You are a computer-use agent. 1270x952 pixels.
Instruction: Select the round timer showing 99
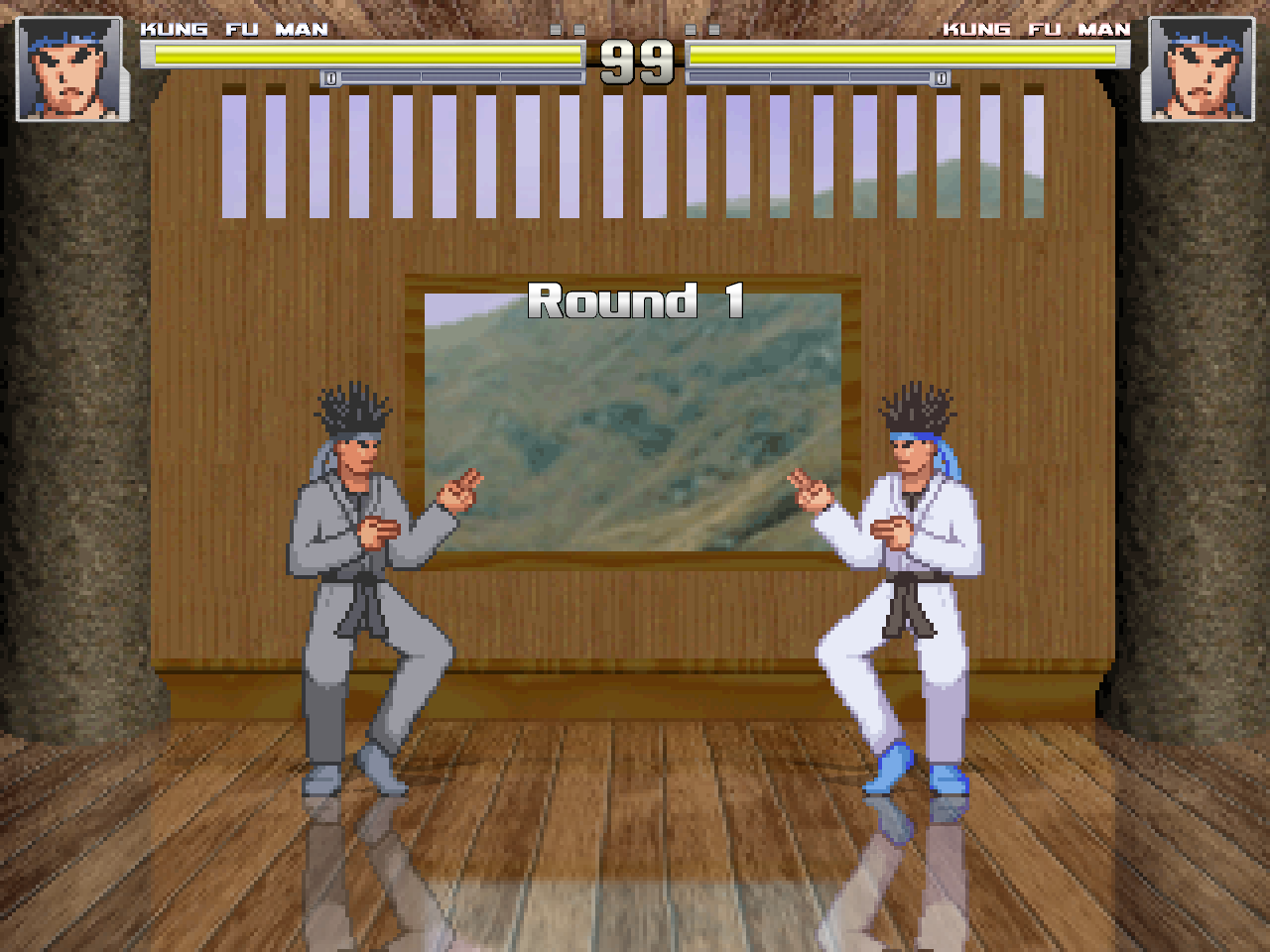[x=635, y=63]
